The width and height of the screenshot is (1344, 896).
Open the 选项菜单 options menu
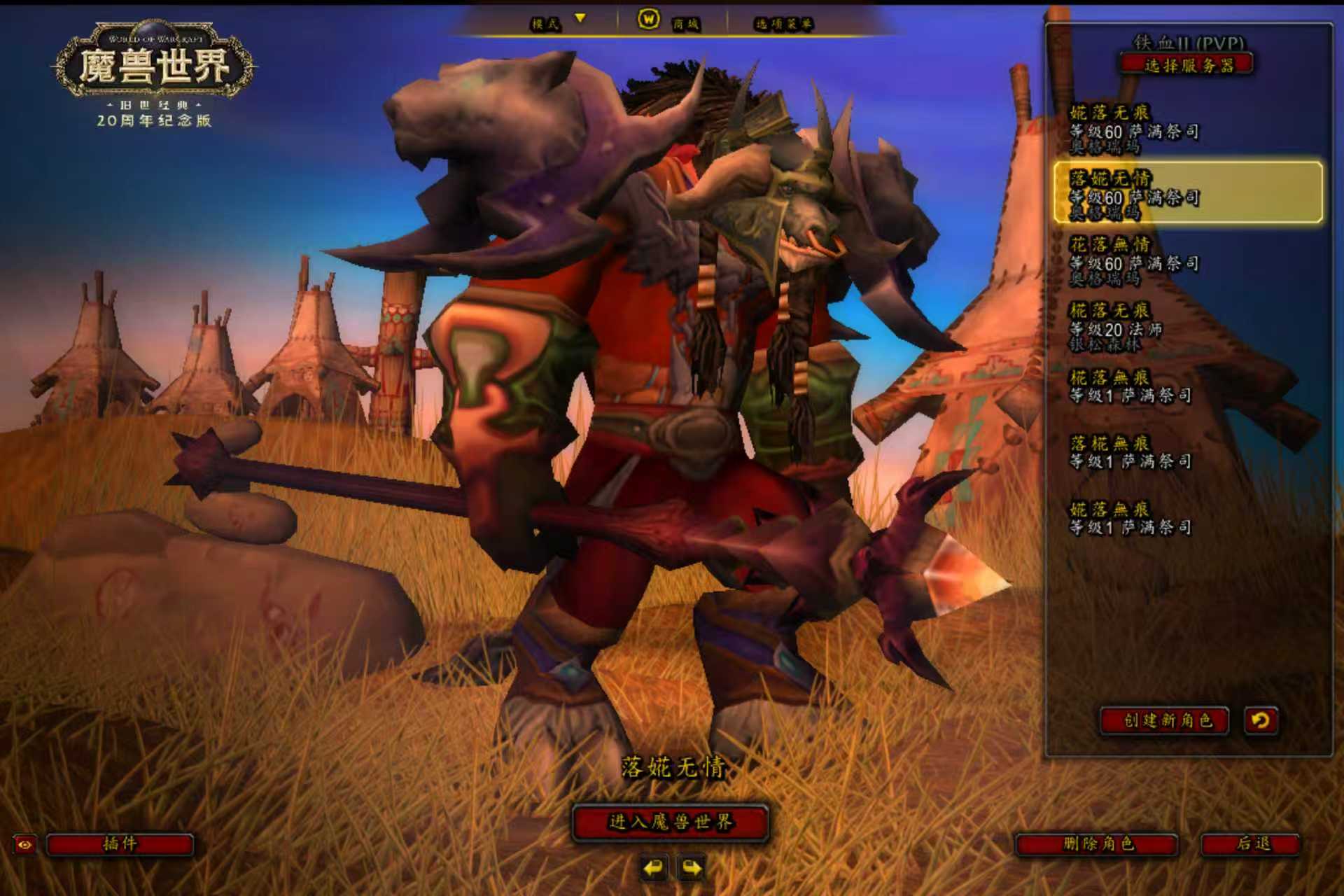[783, 24]
